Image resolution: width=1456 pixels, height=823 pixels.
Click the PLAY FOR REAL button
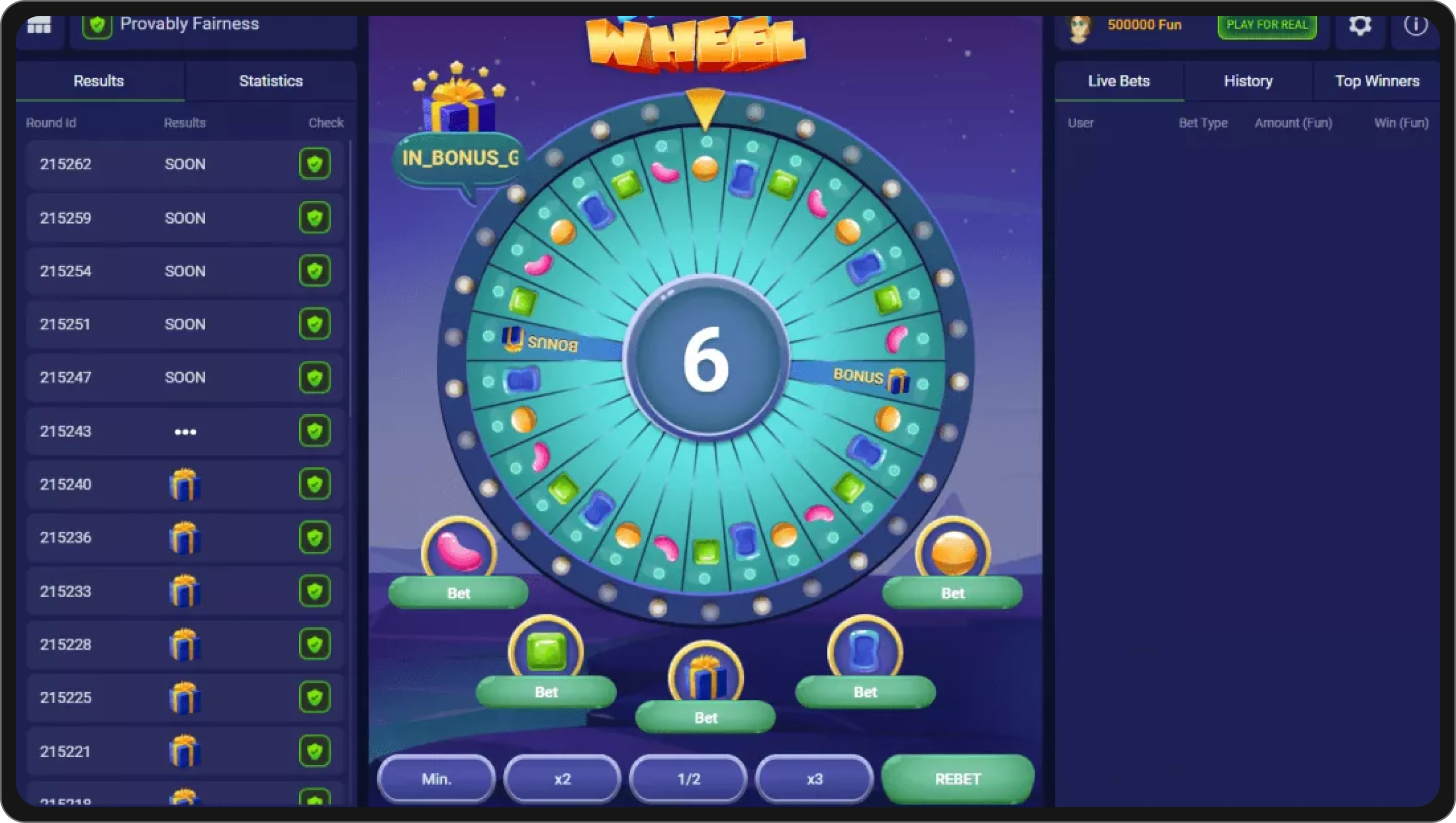[1267, 25]
